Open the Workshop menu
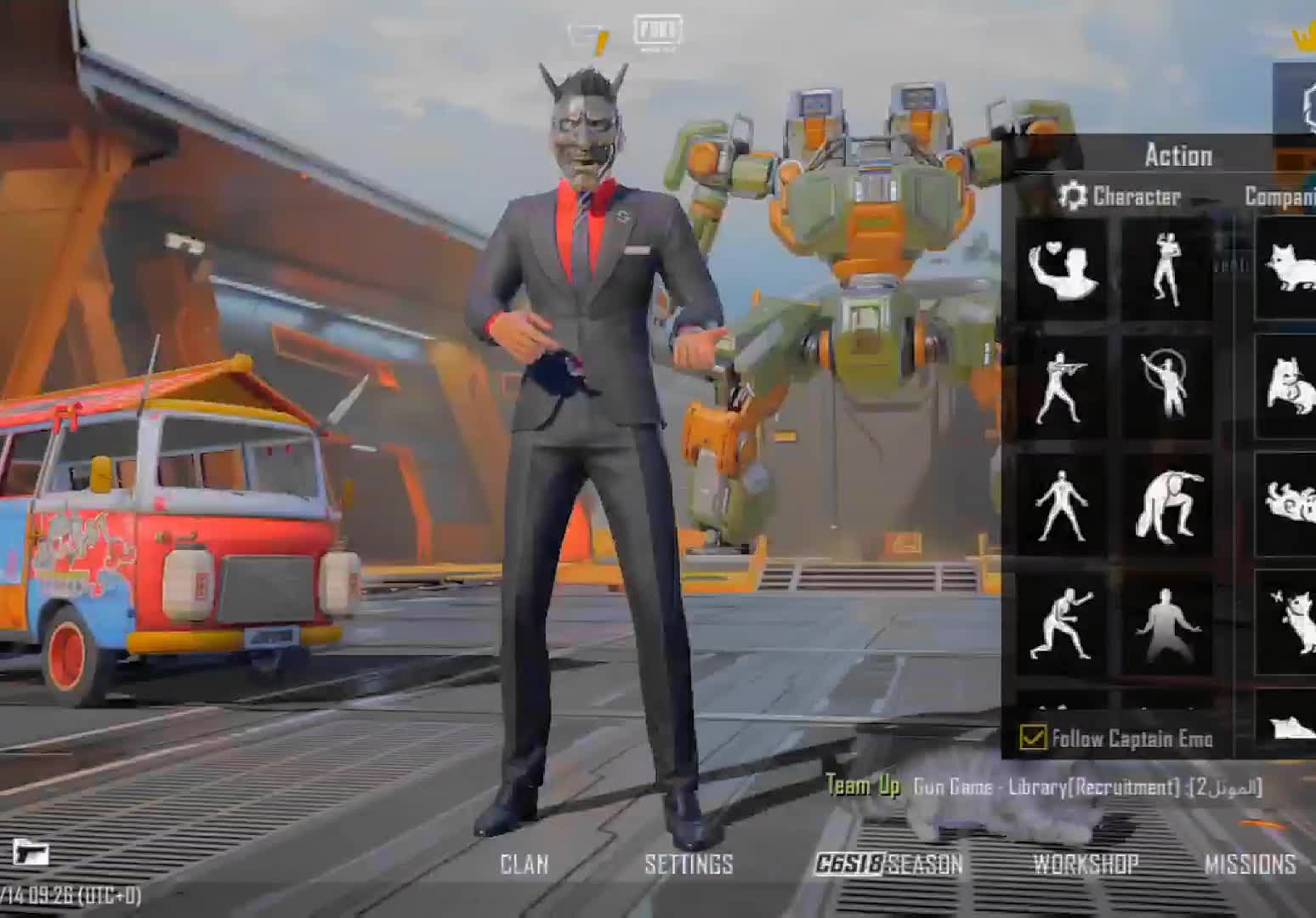The height and width of the screenshot is (918, 1316). pos(1086,864)
